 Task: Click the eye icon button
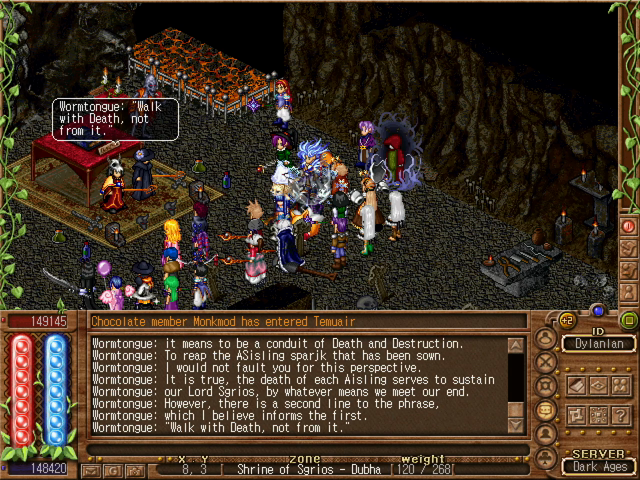596,385
